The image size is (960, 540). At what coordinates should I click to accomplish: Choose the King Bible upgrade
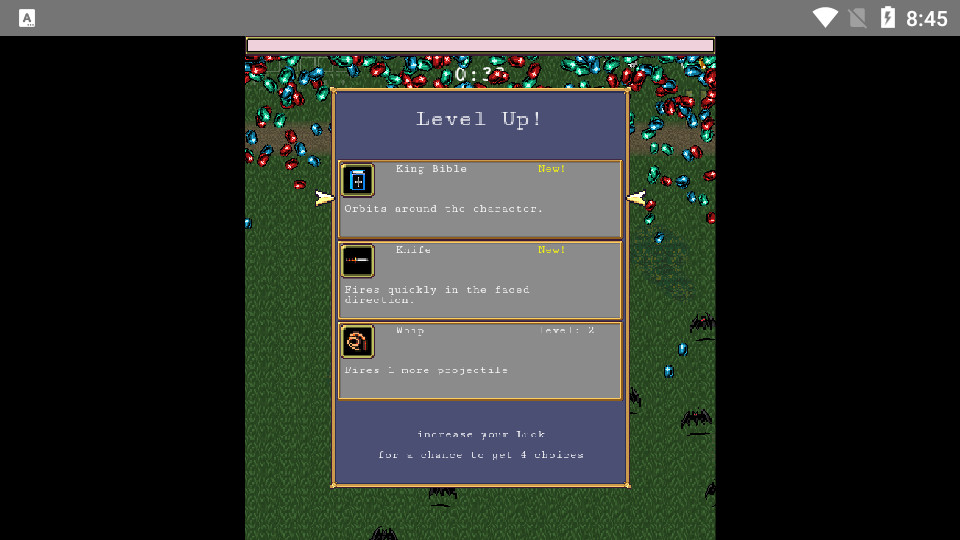click(x=480, y=199)
